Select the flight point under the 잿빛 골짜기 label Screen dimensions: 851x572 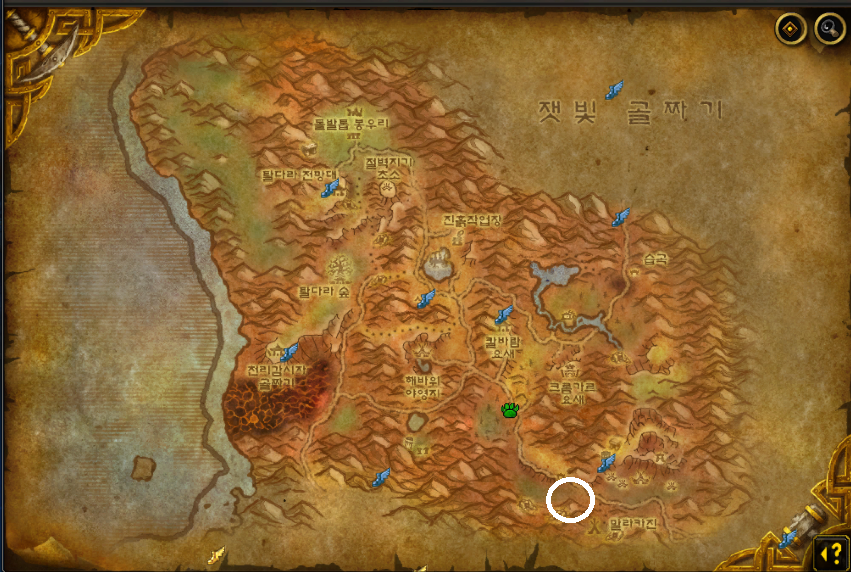[x=614, y=90]
